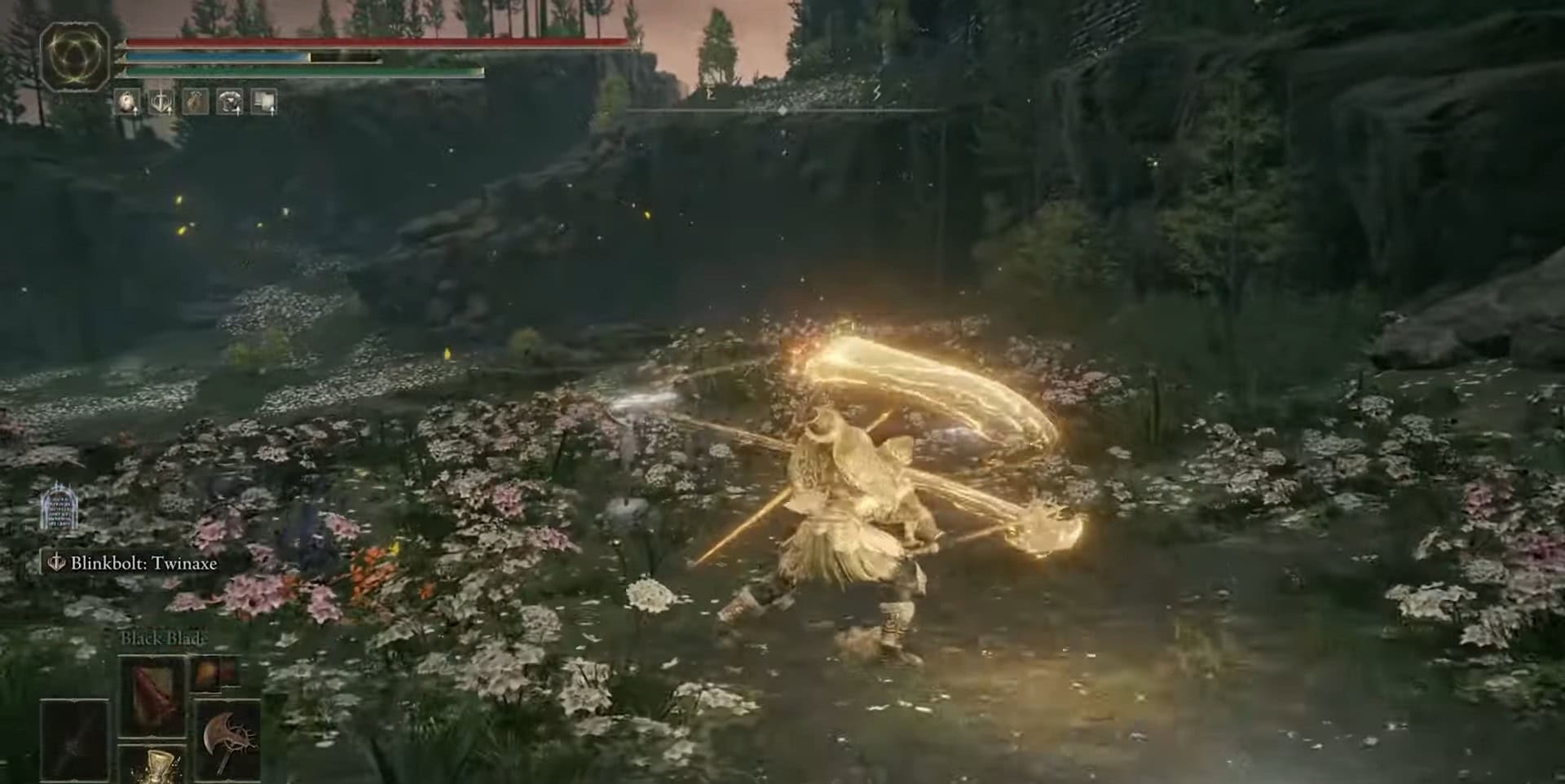The image size is (1565, 784).
Task: Toggle the stone tablet message marker
Action: (x=60, y=508)
